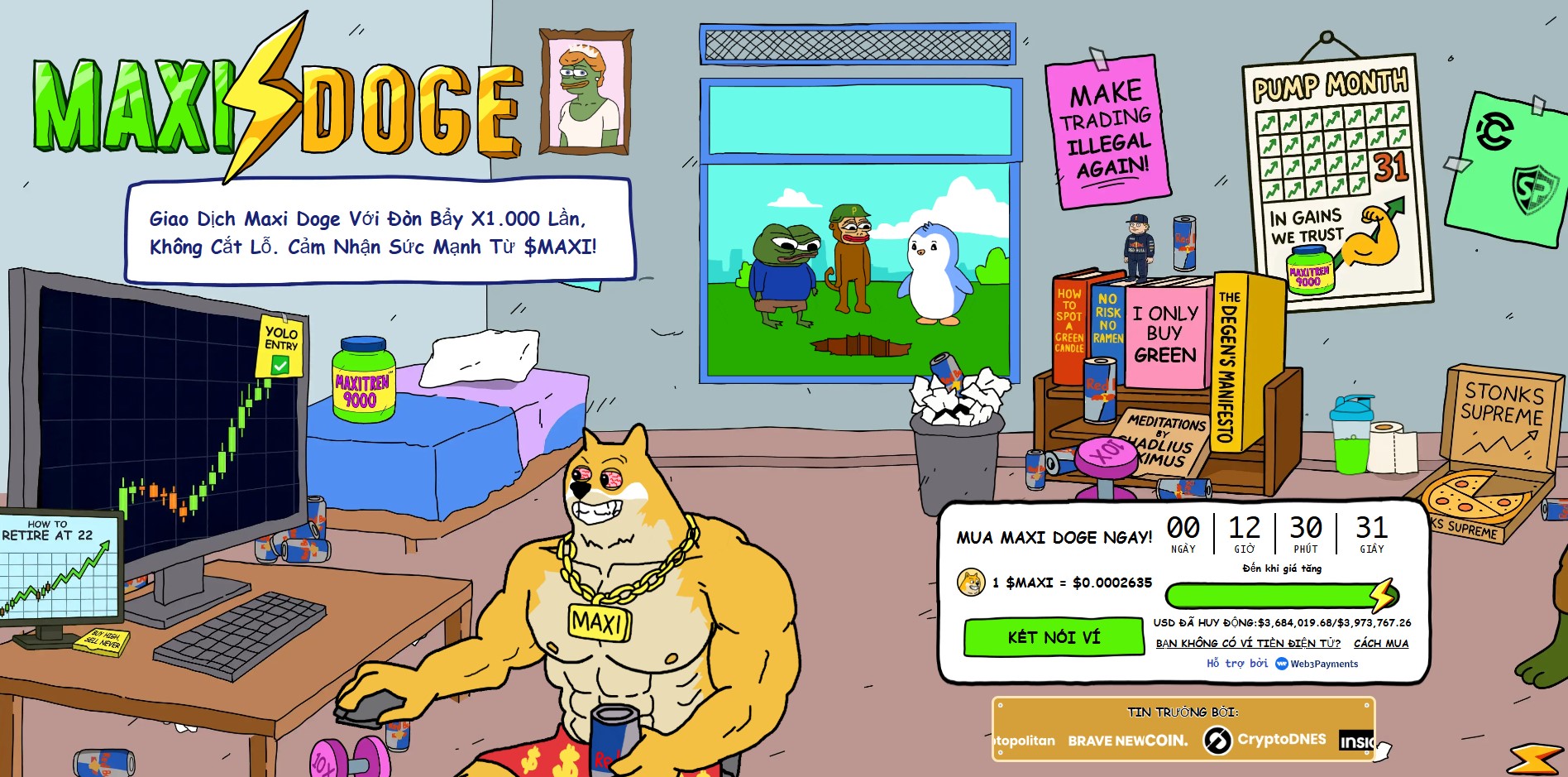Expand the STONKS SUPREME pizza box lid
Viewport: 1568px width, 777px height.
click(1501, 422)
